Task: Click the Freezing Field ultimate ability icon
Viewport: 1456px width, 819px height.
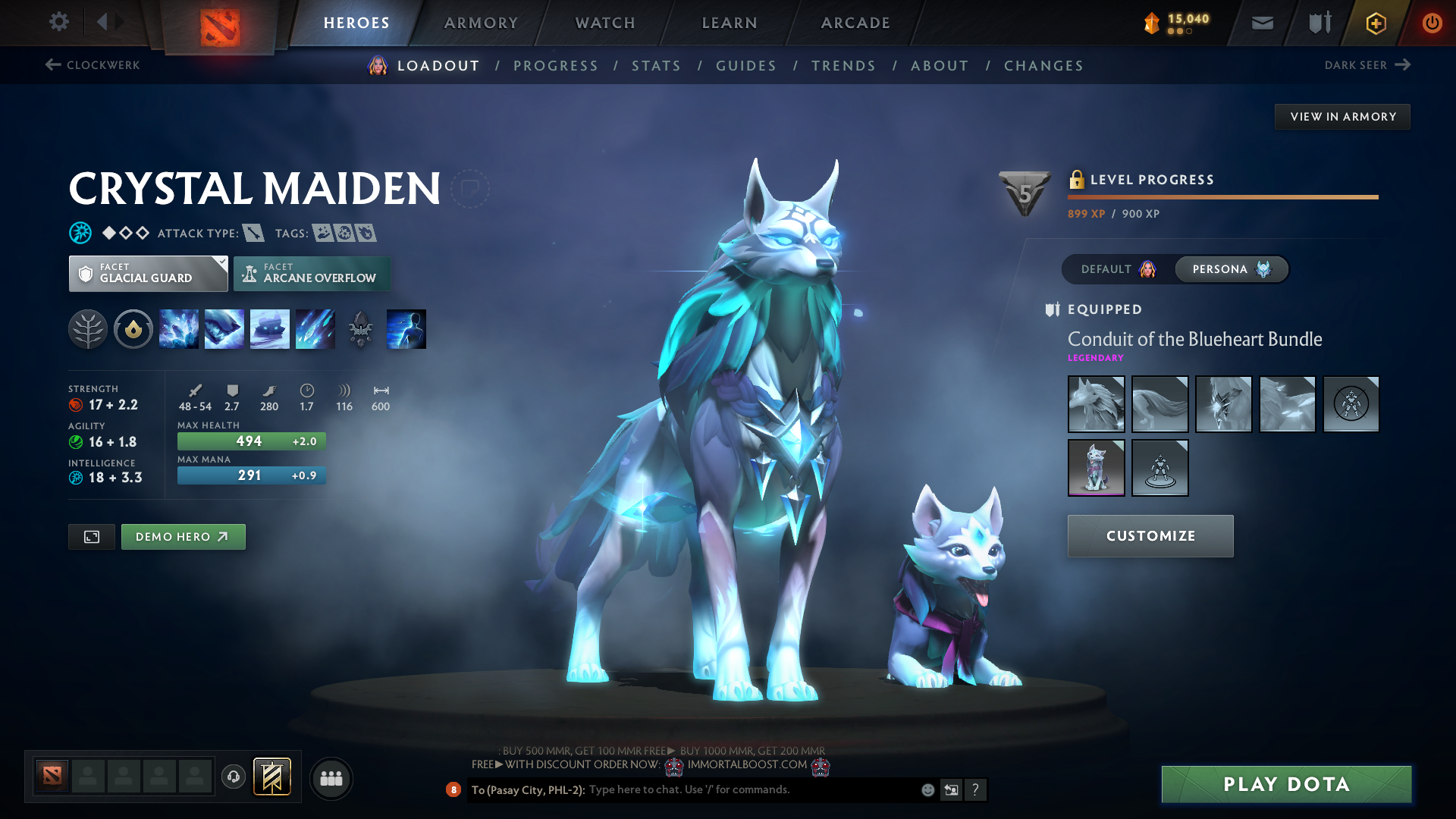Action: (x=315, y=329)
